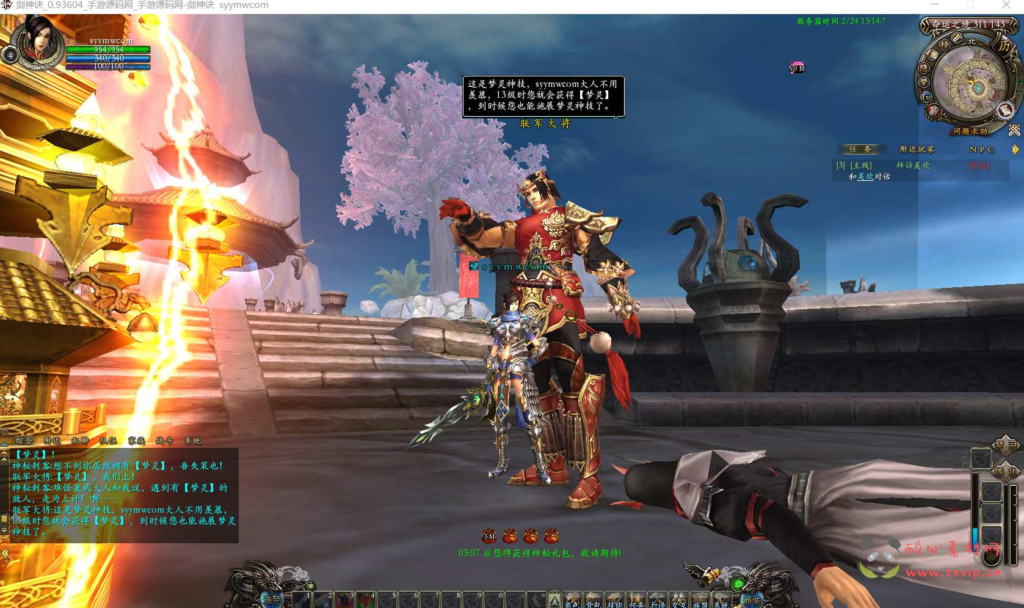This screenshot has height=608, width=1024.
Task: Switch to the 附近玩家 nearby players tab
Action: point(916,149)
